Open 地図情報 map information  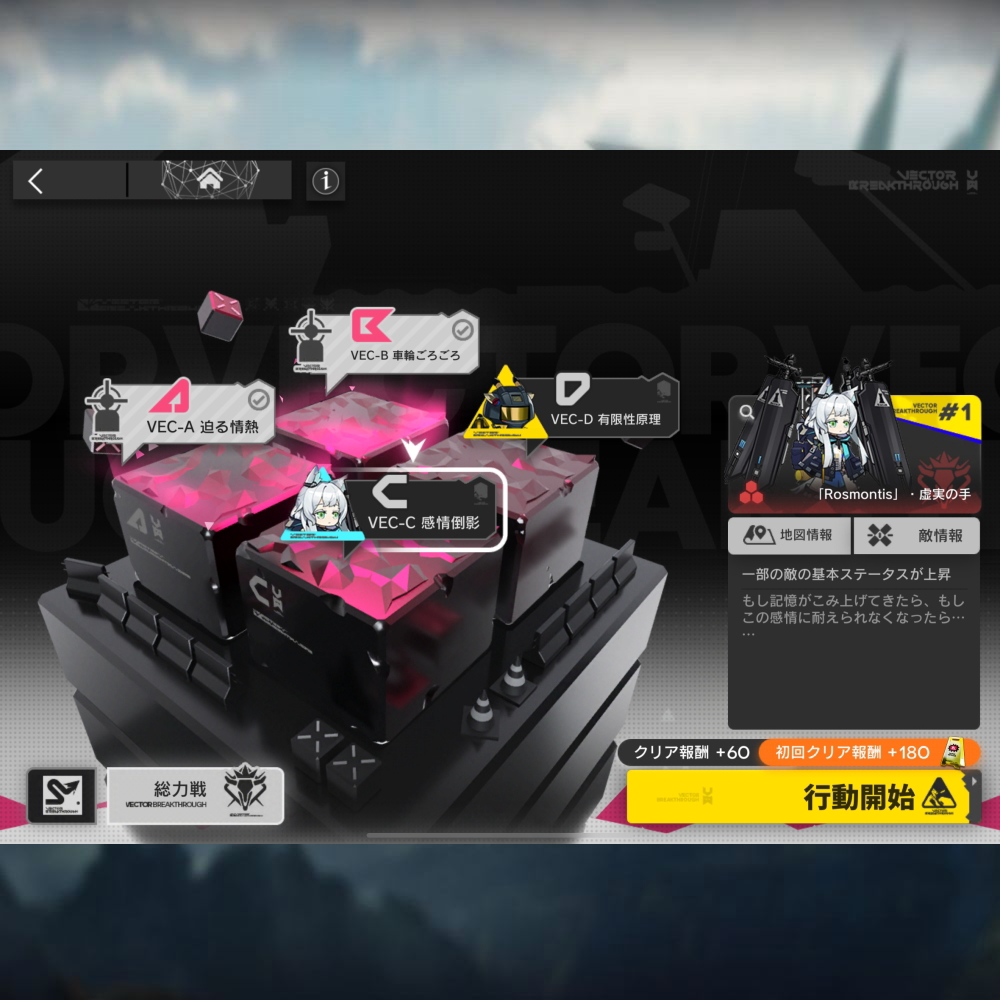pyautogui.click(x=789, y=535)
